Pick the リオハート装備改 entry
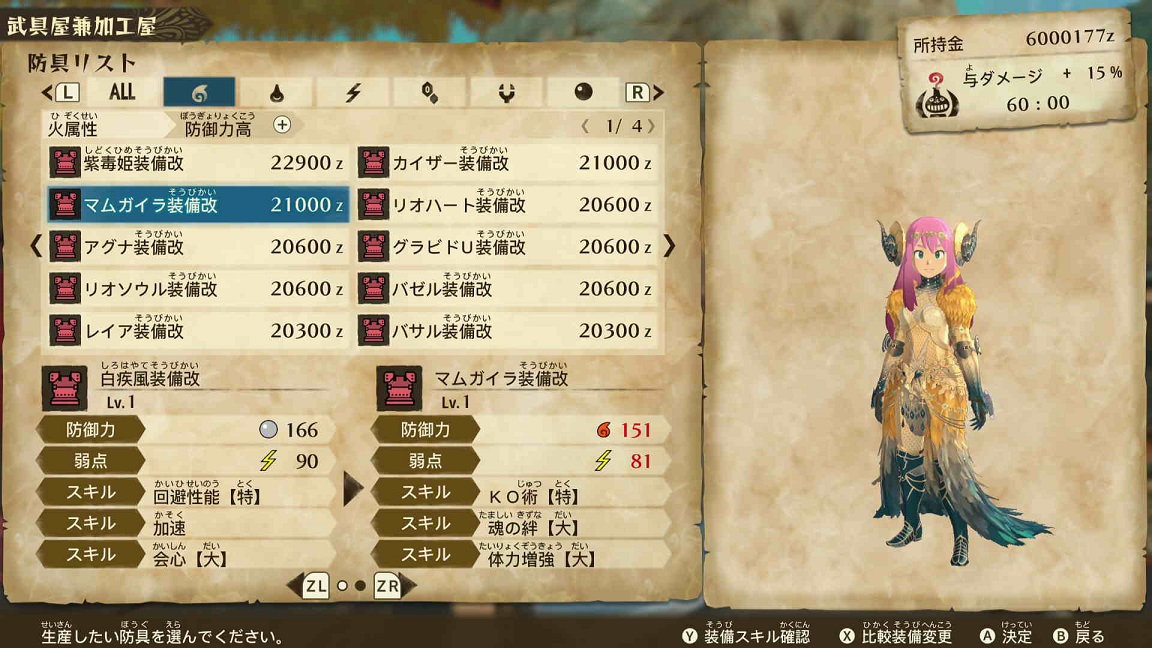1152x648 pixels. [x=506, y=204]
